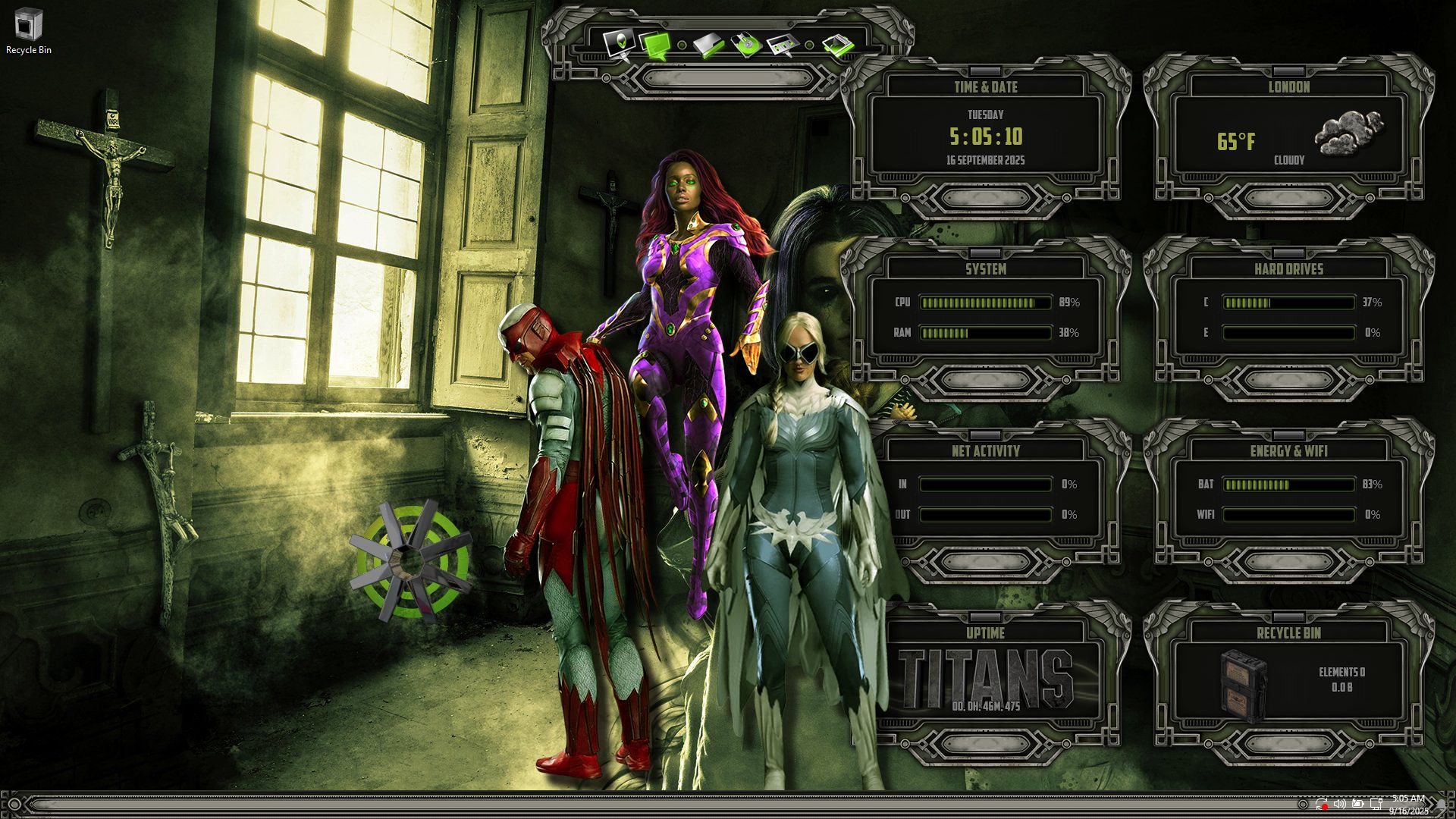Open the London weather widget
The width and height of the screenshot is (1456, 819).
[x=1288, y=136]
